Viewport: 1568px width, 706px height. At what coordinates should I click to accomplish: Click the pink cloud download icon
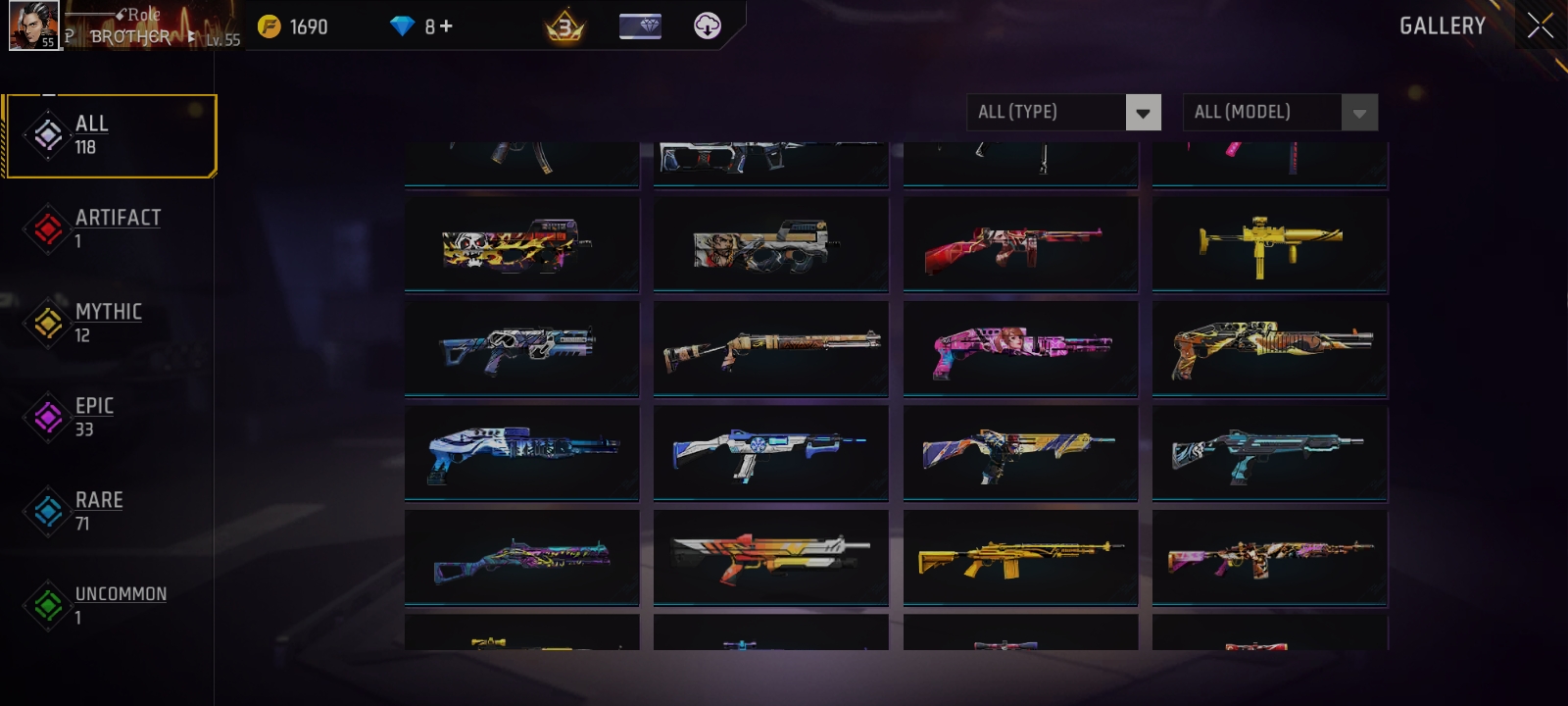pos(706,25)
